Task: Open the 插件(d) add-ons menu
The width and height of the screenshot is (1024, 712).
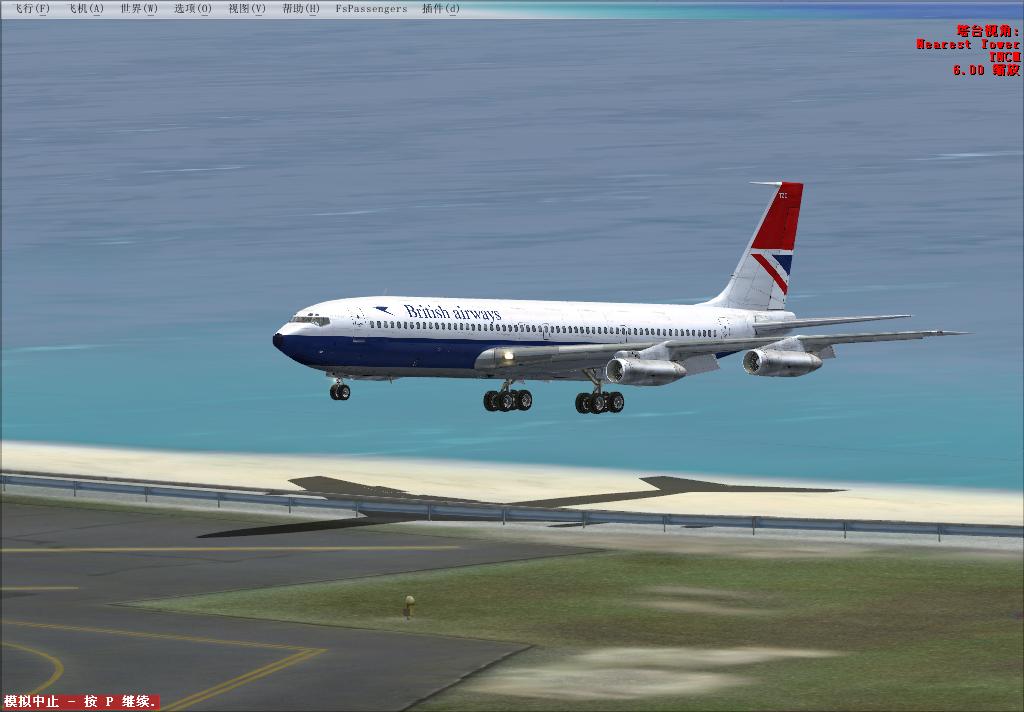Action: click(441, 9)
